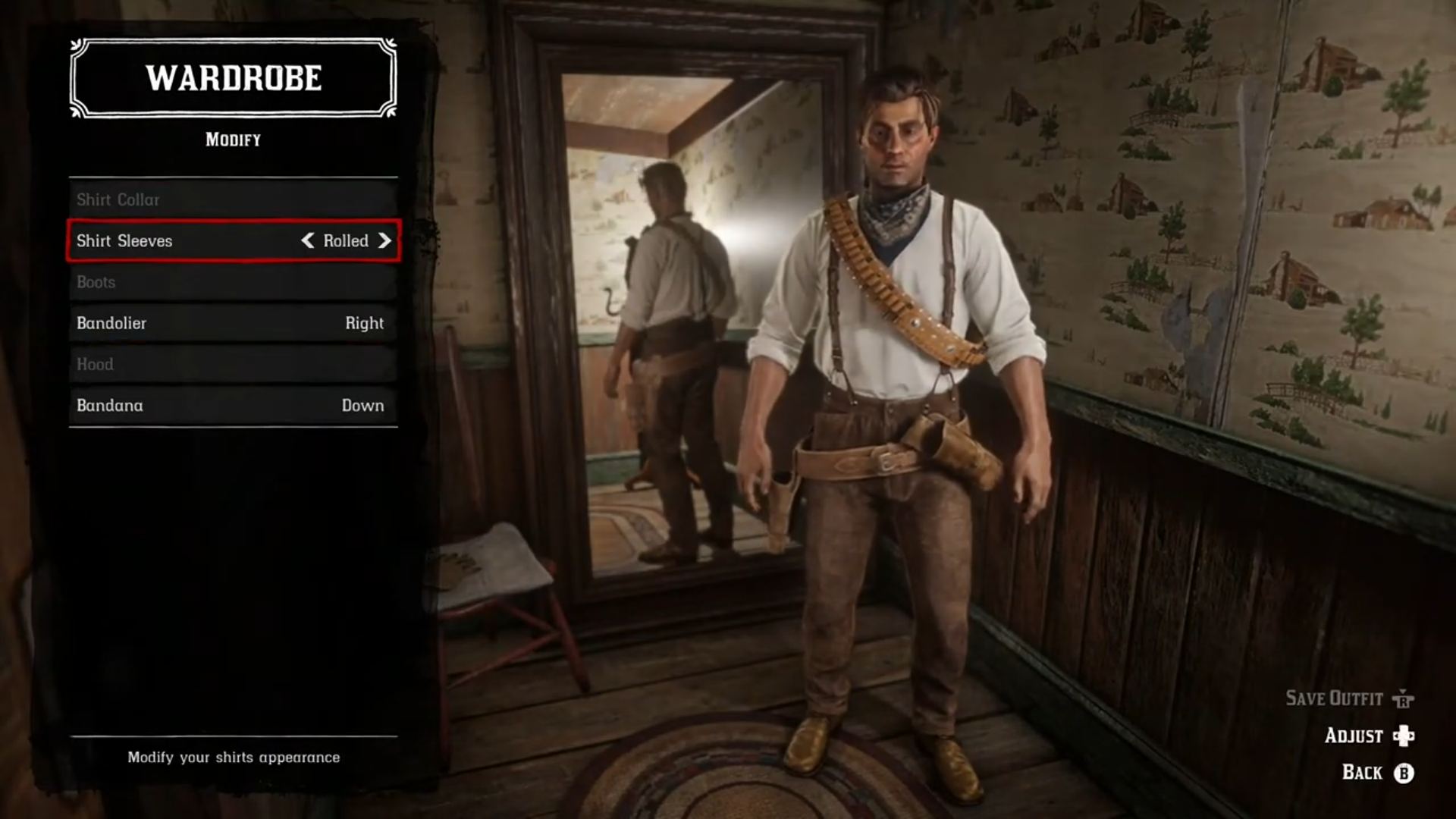Click the right chevron on Shirt Sleeves
1456x819 pixels.
point(385,241)
